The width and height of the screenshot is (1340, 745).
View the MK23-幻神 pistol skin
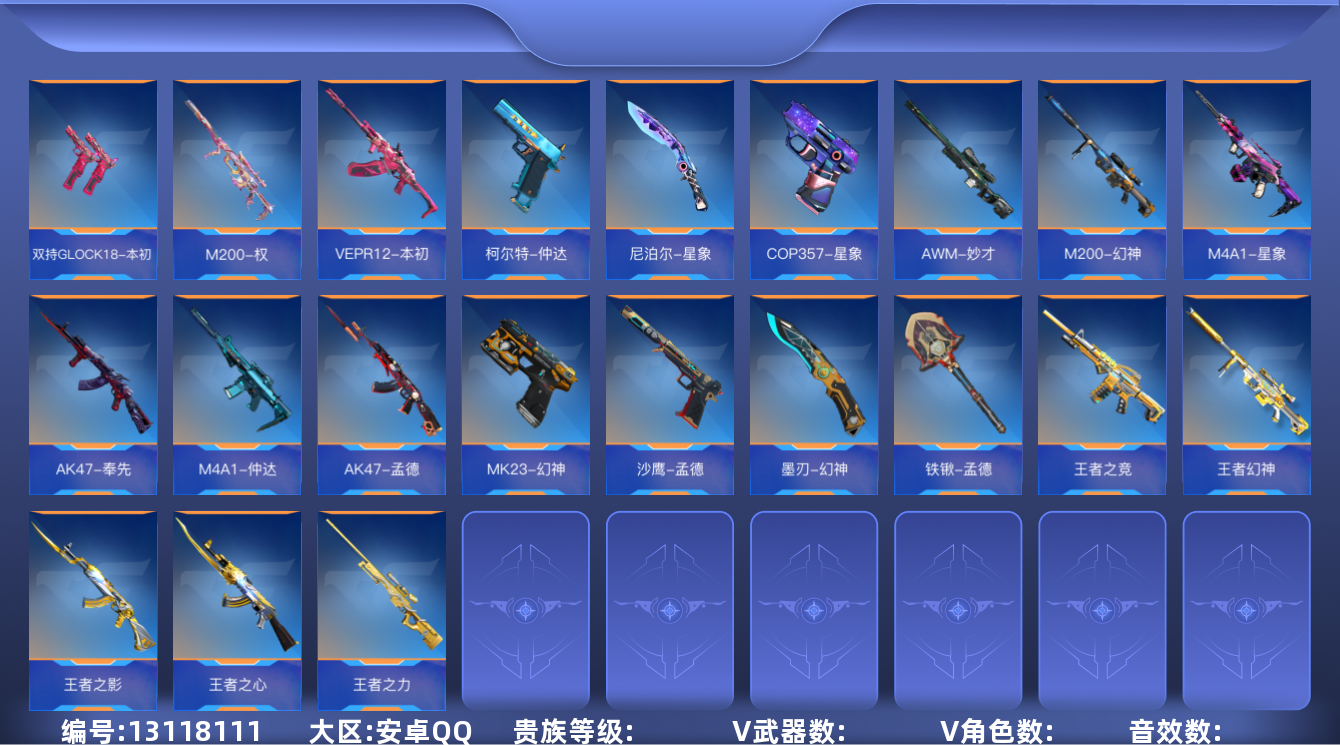point(525,395)
